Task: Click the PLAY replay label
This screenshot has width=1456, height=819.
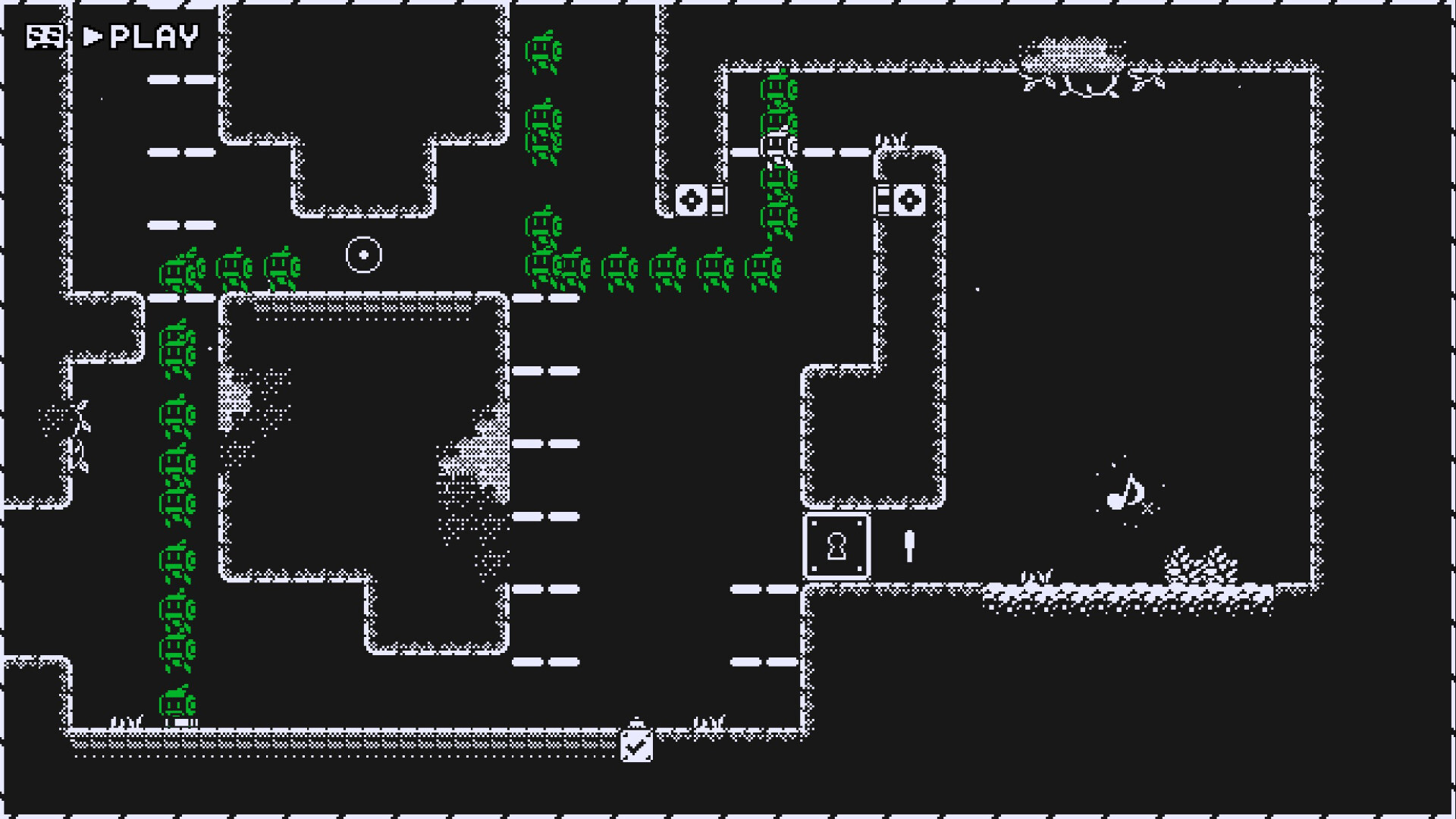Action: pyautogui.click(x=143, y=36)
